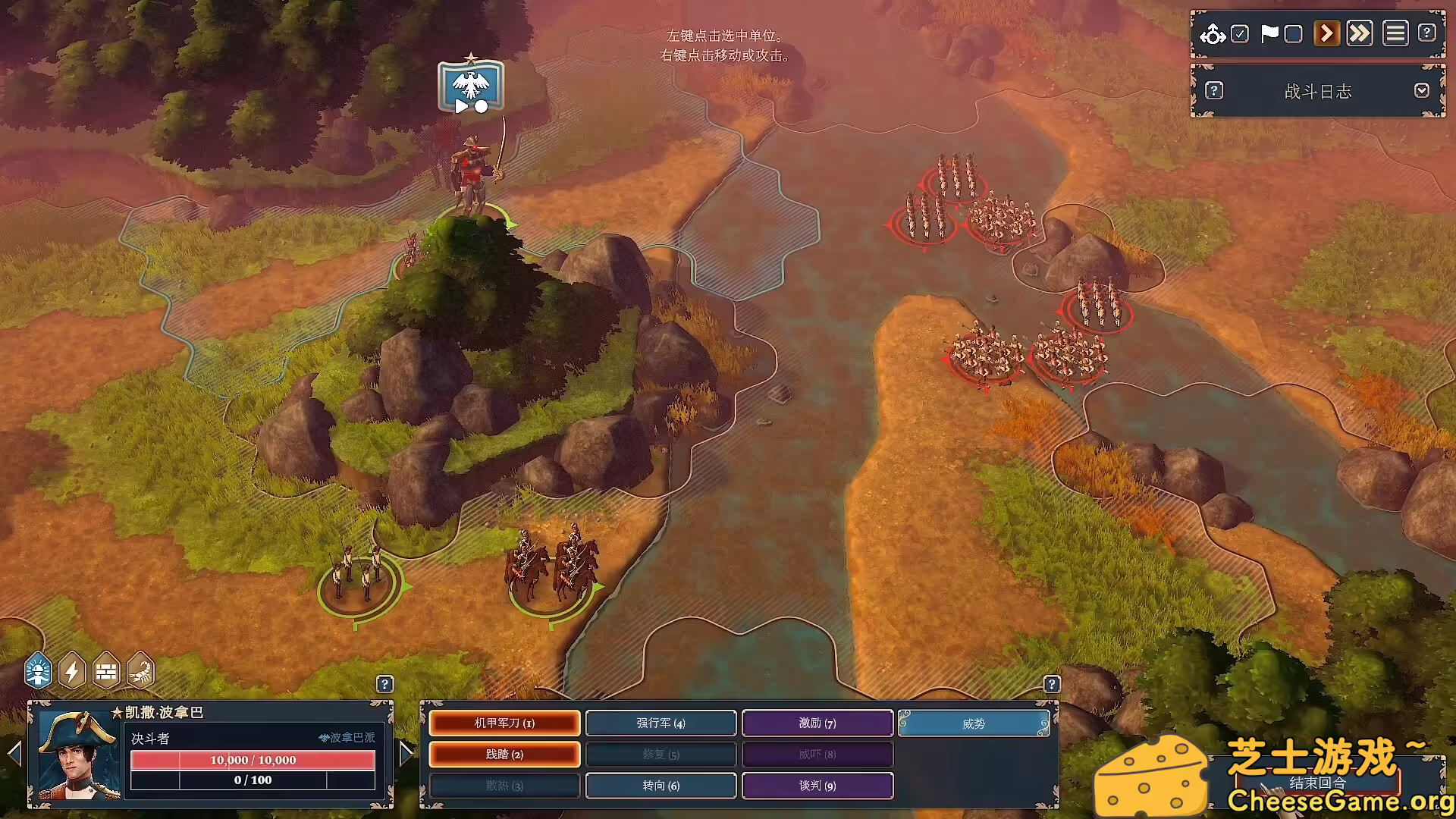
Task: Click the movement arrows icon in top toolbar
Action: (1213, 33)
